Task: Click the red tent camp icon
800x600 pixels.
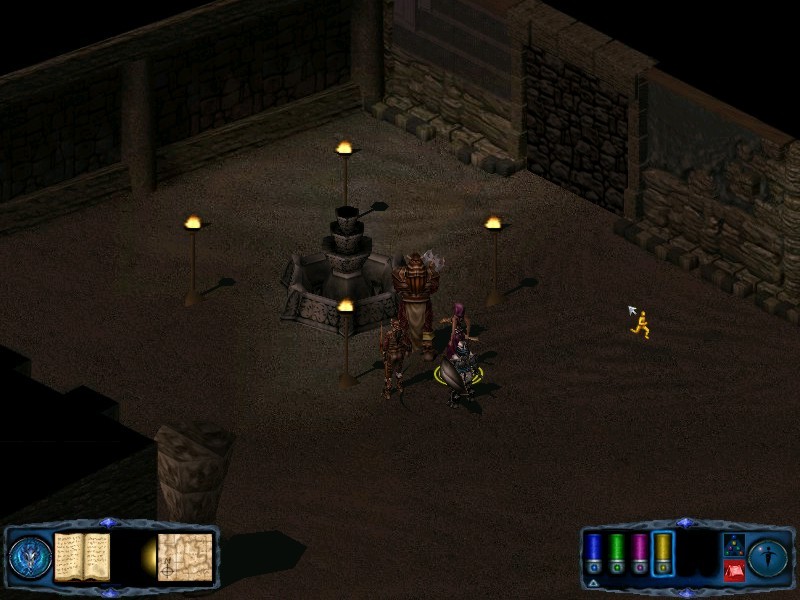Action: pyautogui.click(x=733, y=570)
